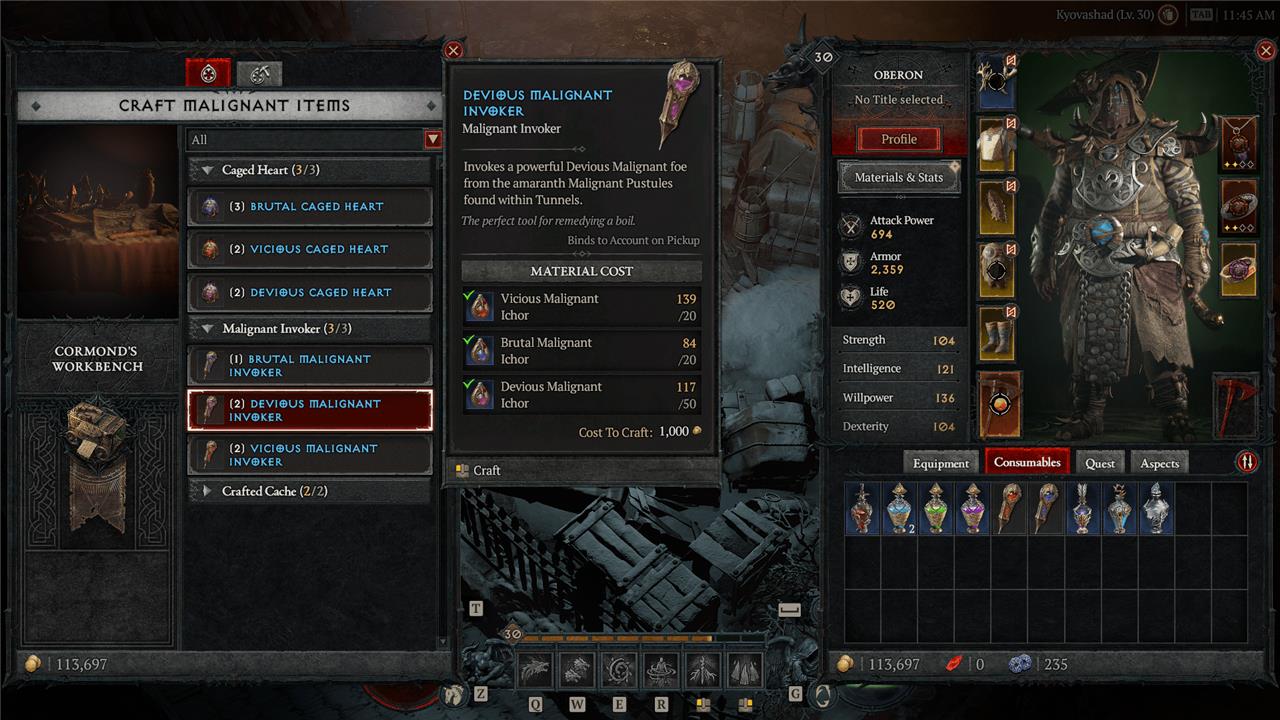1280x720 pixels.
Task: Open the Aspects tab
Action: tap(1159, 463)
